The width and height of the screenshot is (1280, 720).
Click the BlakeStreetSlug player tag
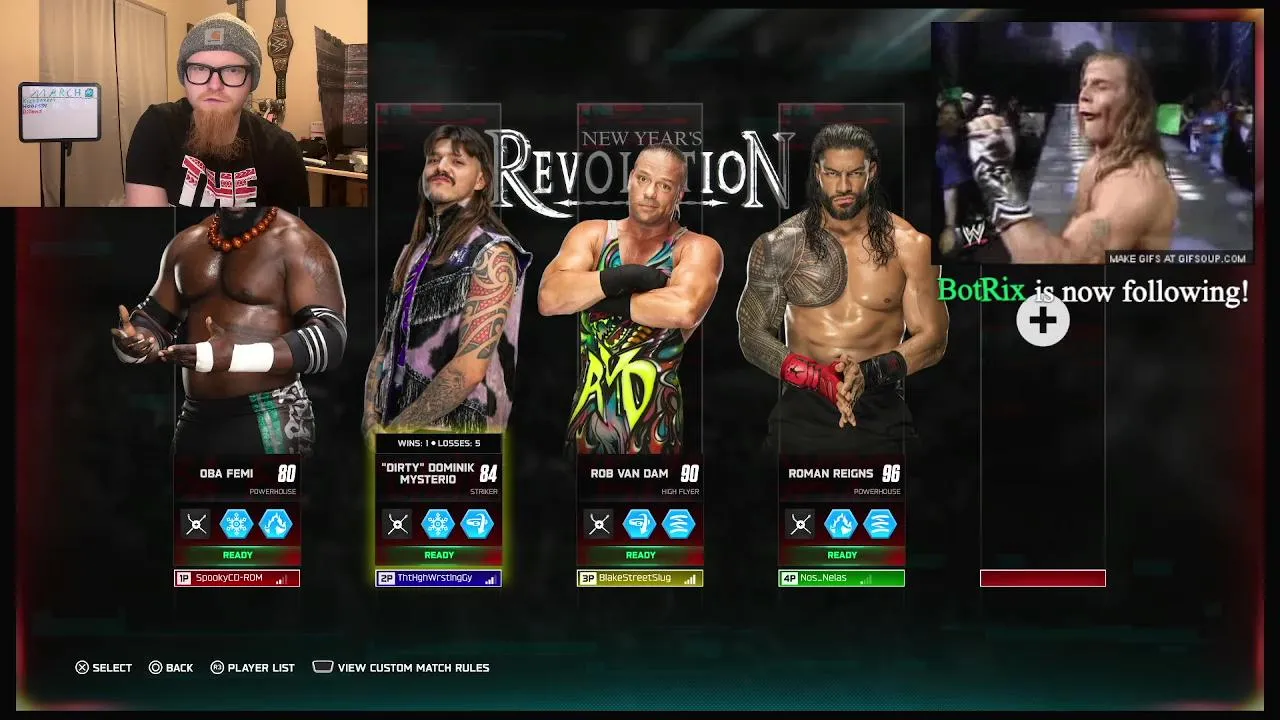click(640, 578)
